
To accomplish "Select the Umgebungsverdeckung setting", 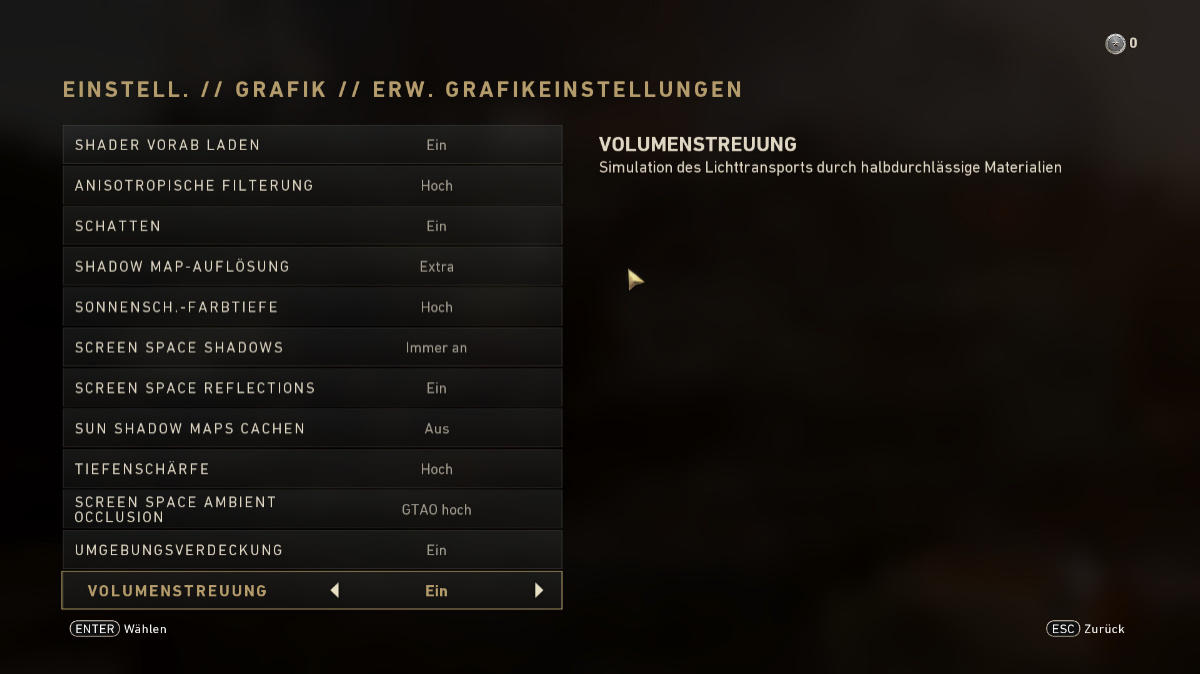I will [312, 550].
